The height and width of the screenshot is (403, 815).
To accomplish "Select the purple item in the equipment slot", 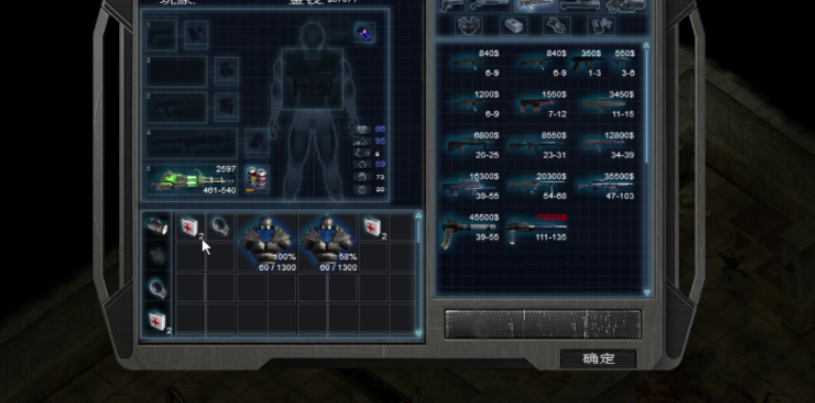I will (364, 34).
